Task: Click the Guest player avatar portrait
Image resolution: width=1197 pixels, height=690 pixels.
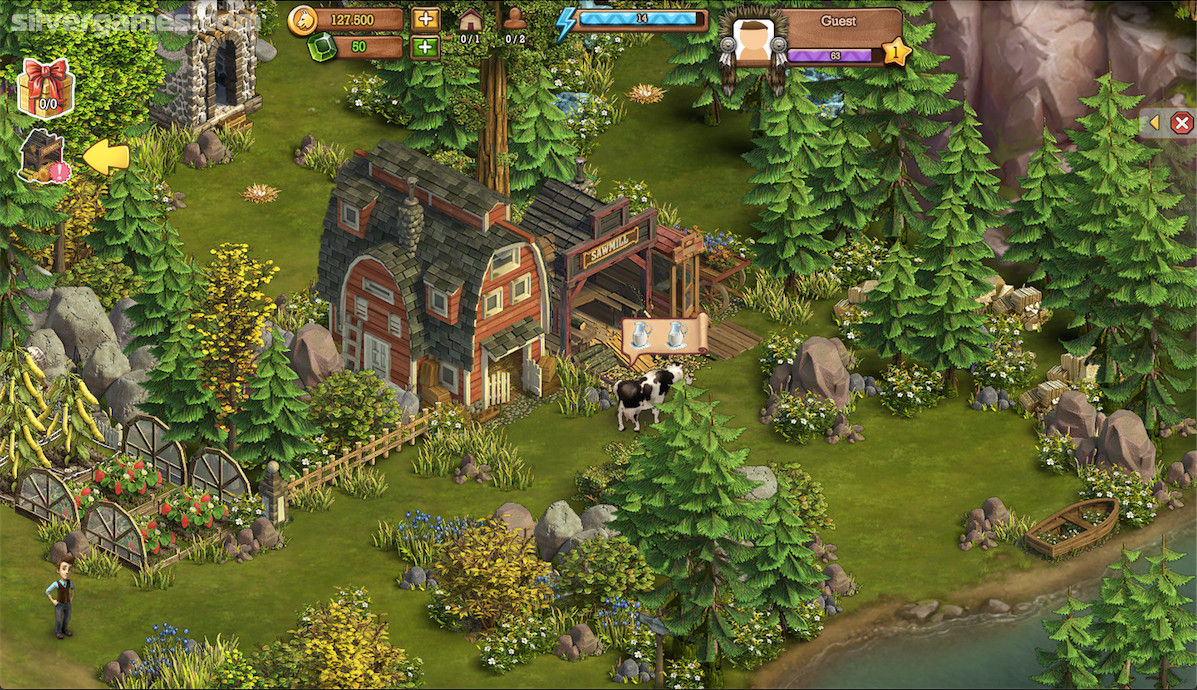Action: coord(752,42)
